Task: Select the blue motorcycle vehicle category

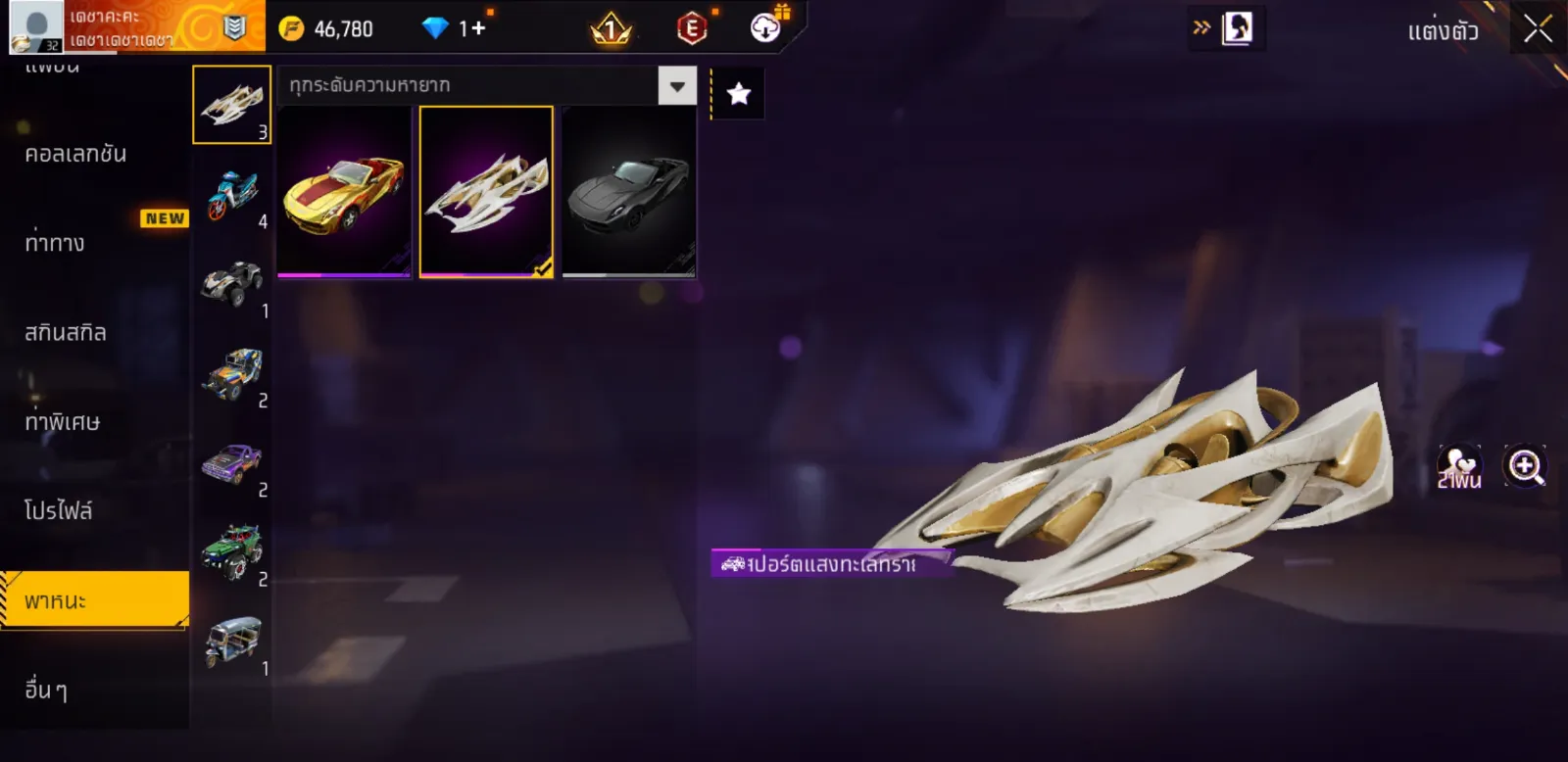Action: 232,195
